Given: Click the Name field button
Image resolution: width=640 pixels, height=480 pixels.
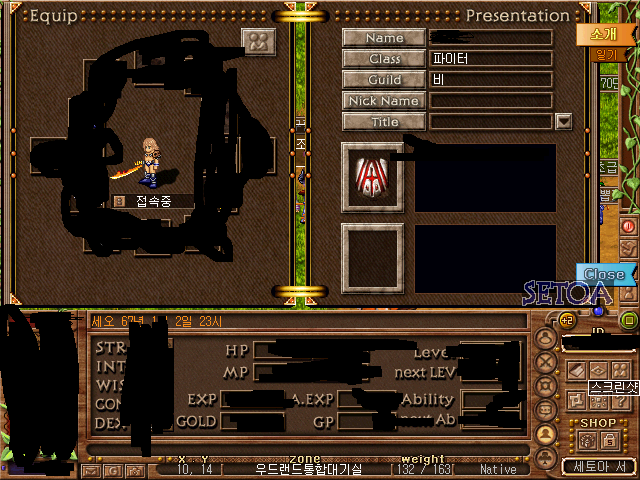Looking at the screenshot, I should (x=385, y=38).
